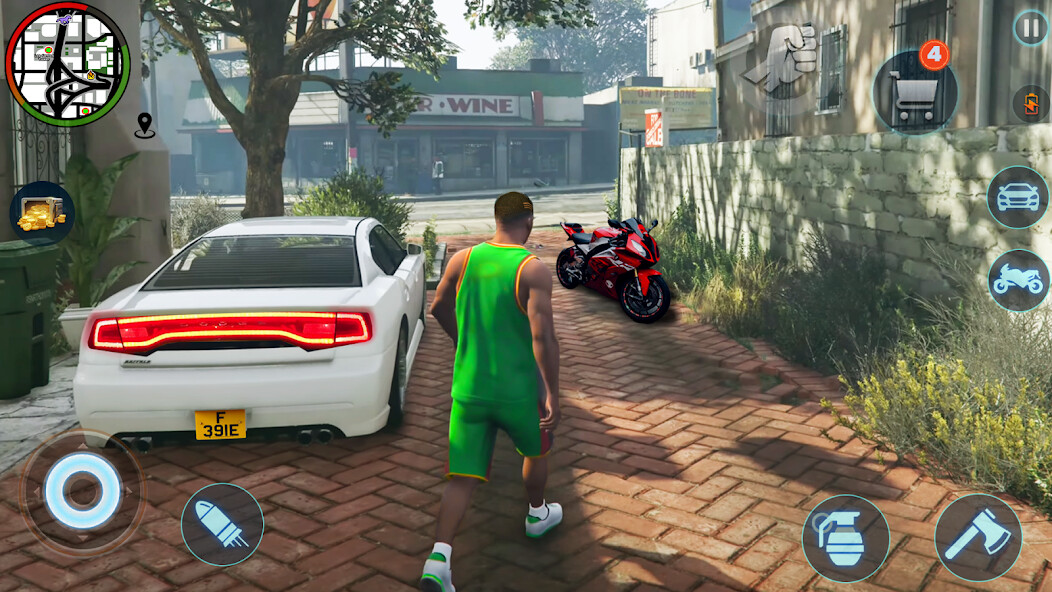Select the car vehicle button
Viewport: 1052px width, 592px height.
click(x=1017, y=197)
